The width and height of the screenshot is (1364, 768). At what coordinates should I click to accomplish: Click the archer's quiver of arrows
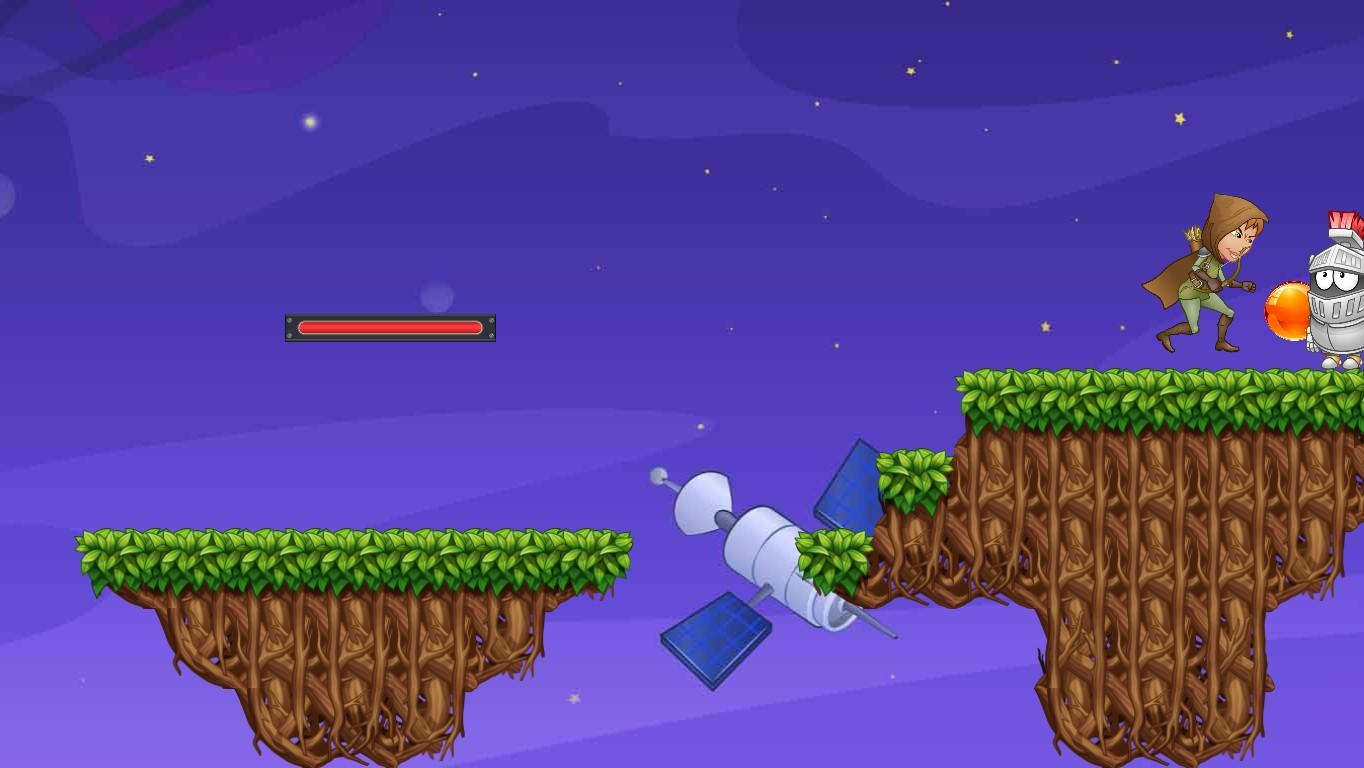pos(1195,235)
